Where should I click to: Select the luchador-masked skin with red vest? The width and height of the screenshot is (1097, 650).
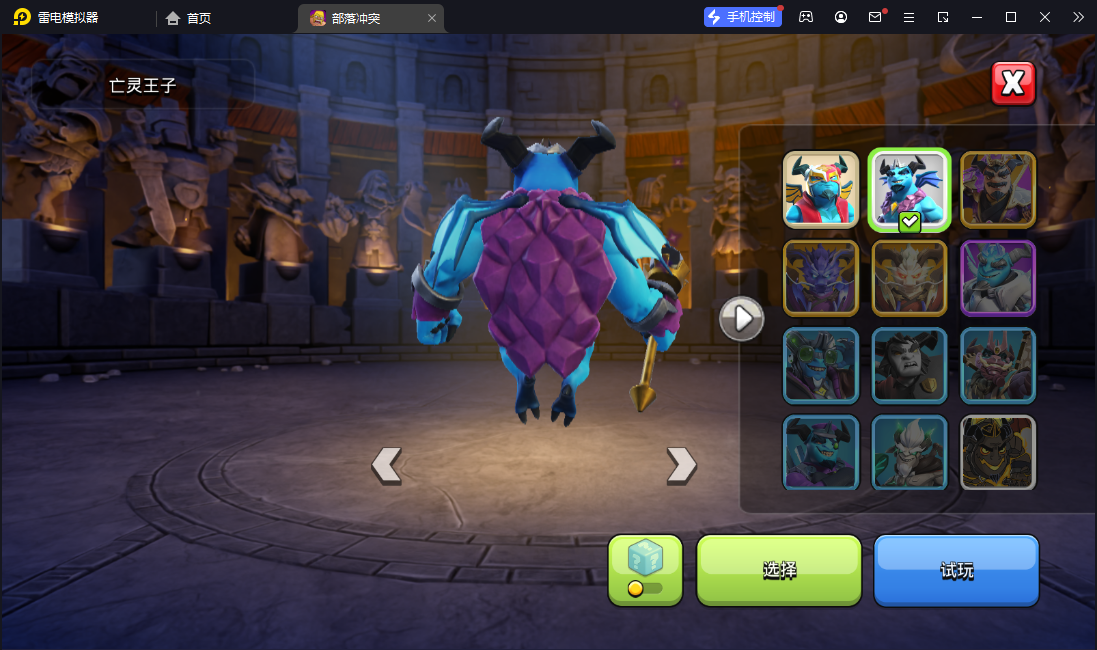821,190
